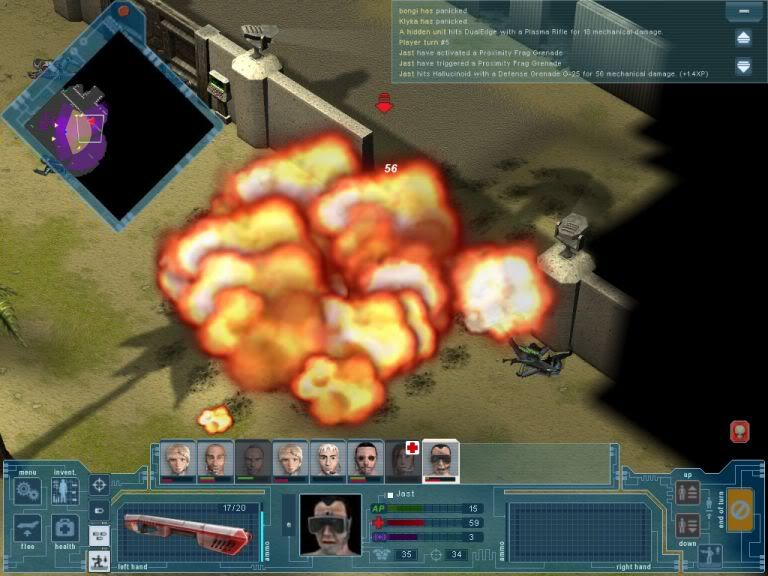Show earlier messages with log up arrow
768x576 pixels.
click(743, 38)
